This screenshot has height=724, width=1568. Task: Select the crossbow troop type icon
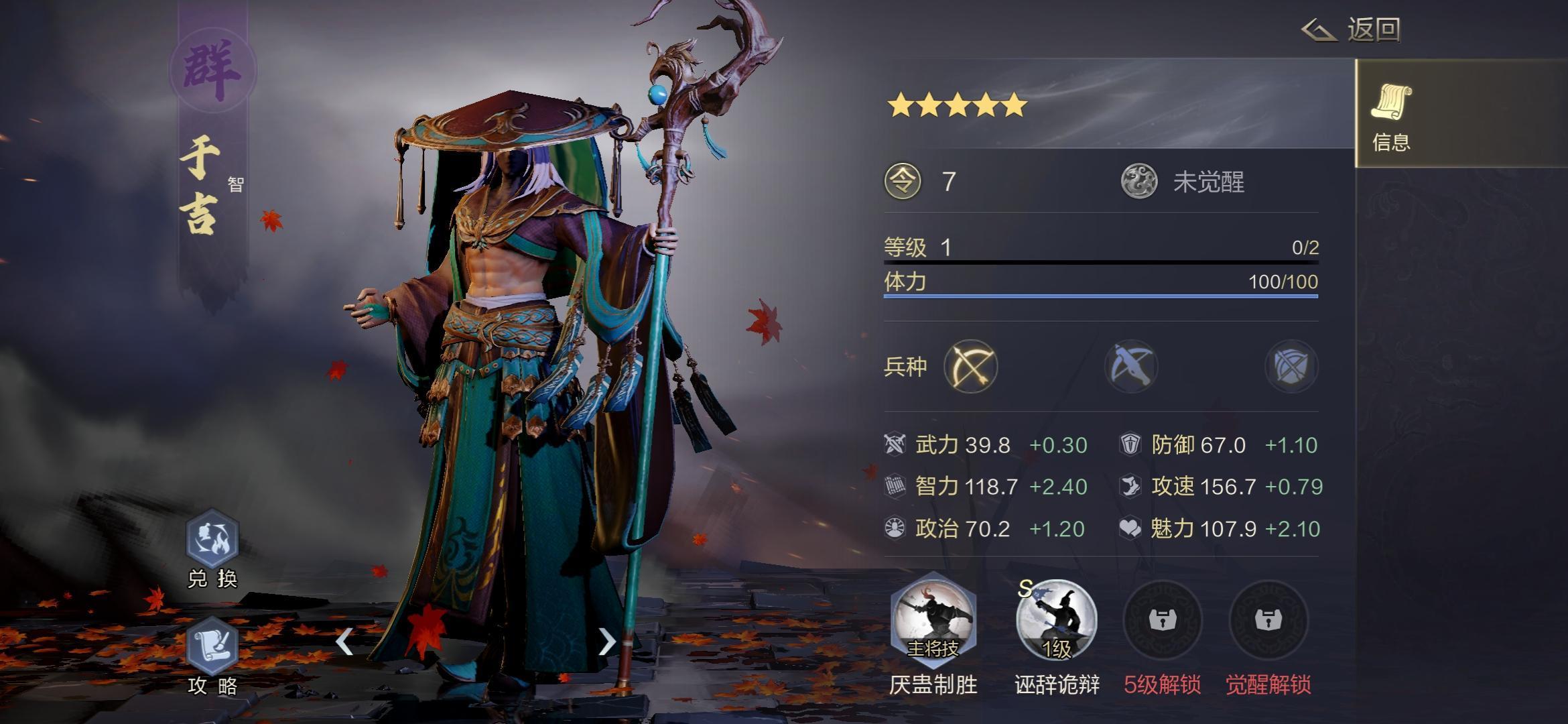point(1131,366)
